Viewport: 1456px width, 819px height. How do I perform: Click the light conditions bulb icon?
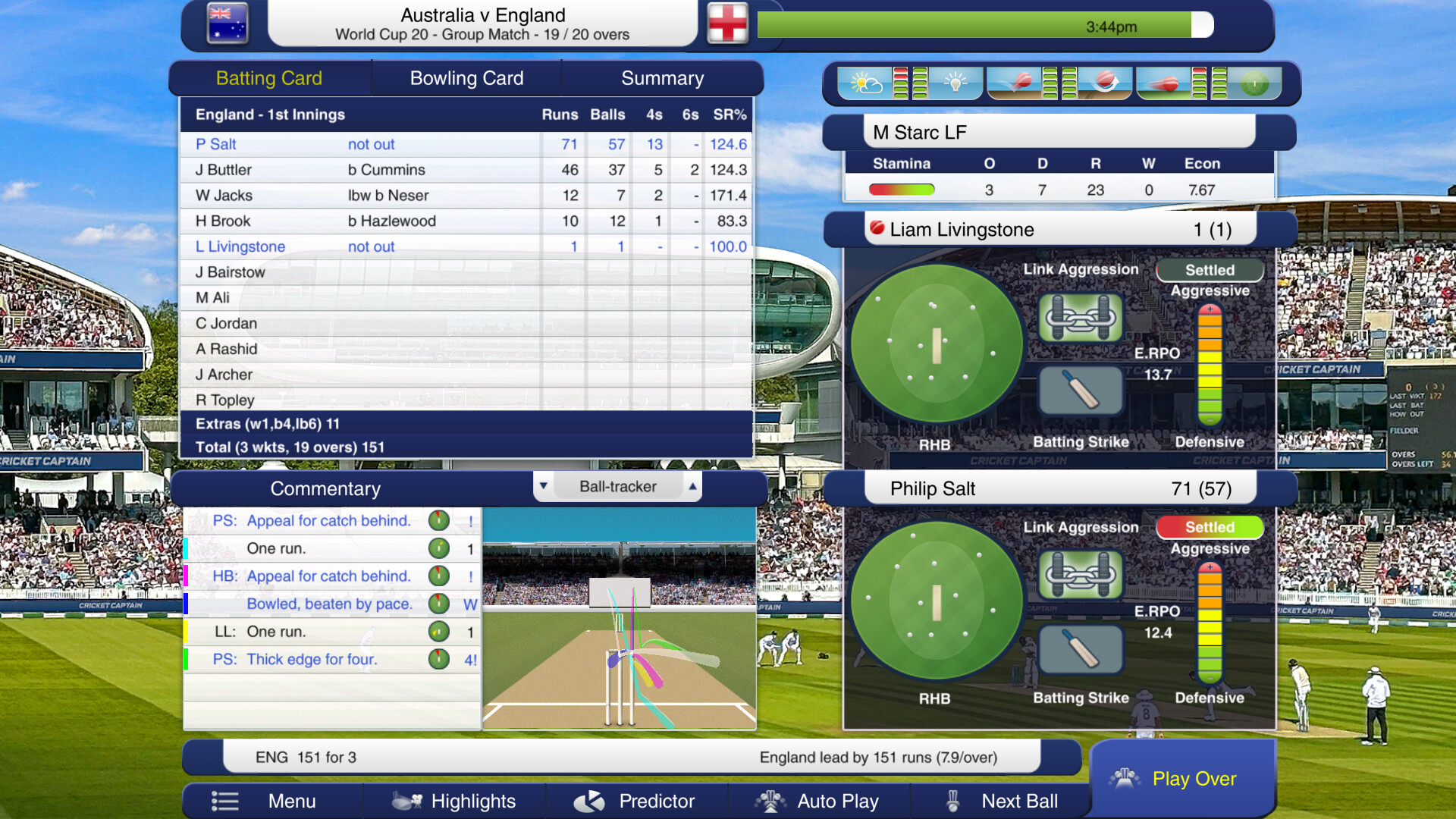(955, 83)
